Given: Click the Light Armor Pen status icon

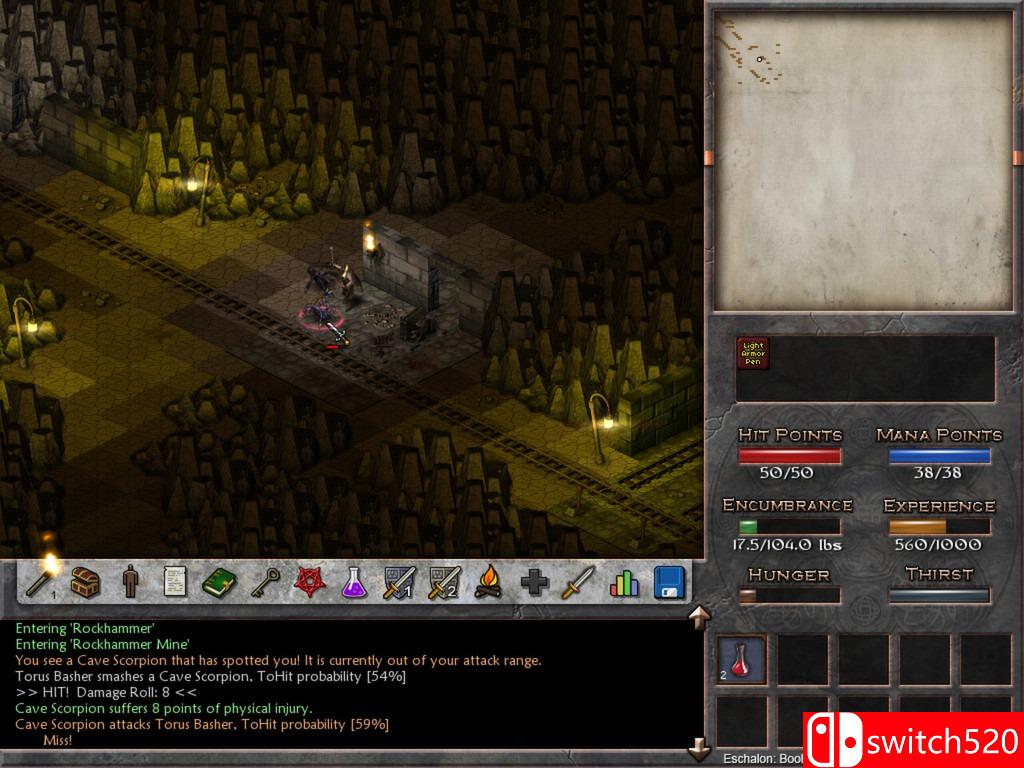Looking at the screenshot, I should 753,353.
